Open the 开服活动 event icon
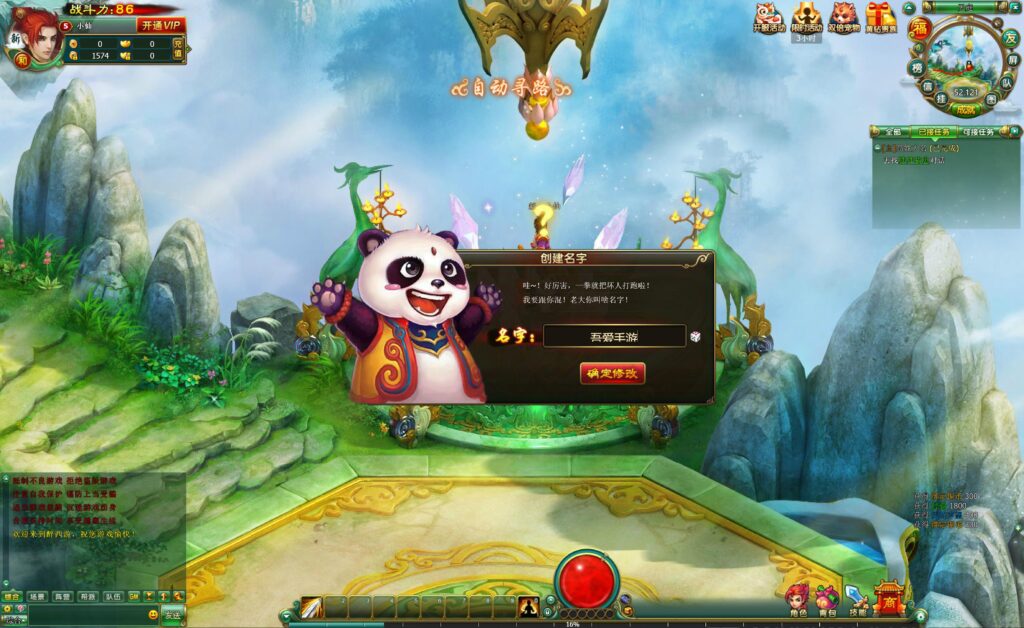 click(767, 17)
